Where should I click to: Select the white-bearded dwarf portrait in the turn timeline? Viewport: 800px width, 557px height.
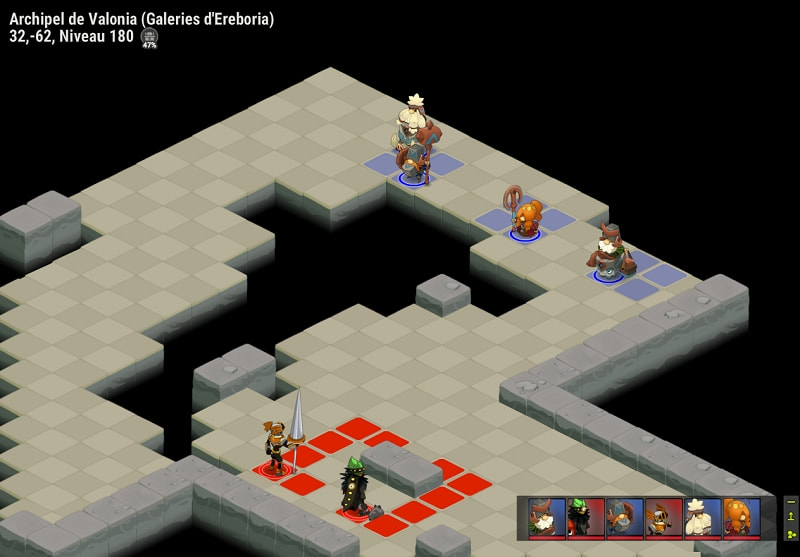pos(547,517)
